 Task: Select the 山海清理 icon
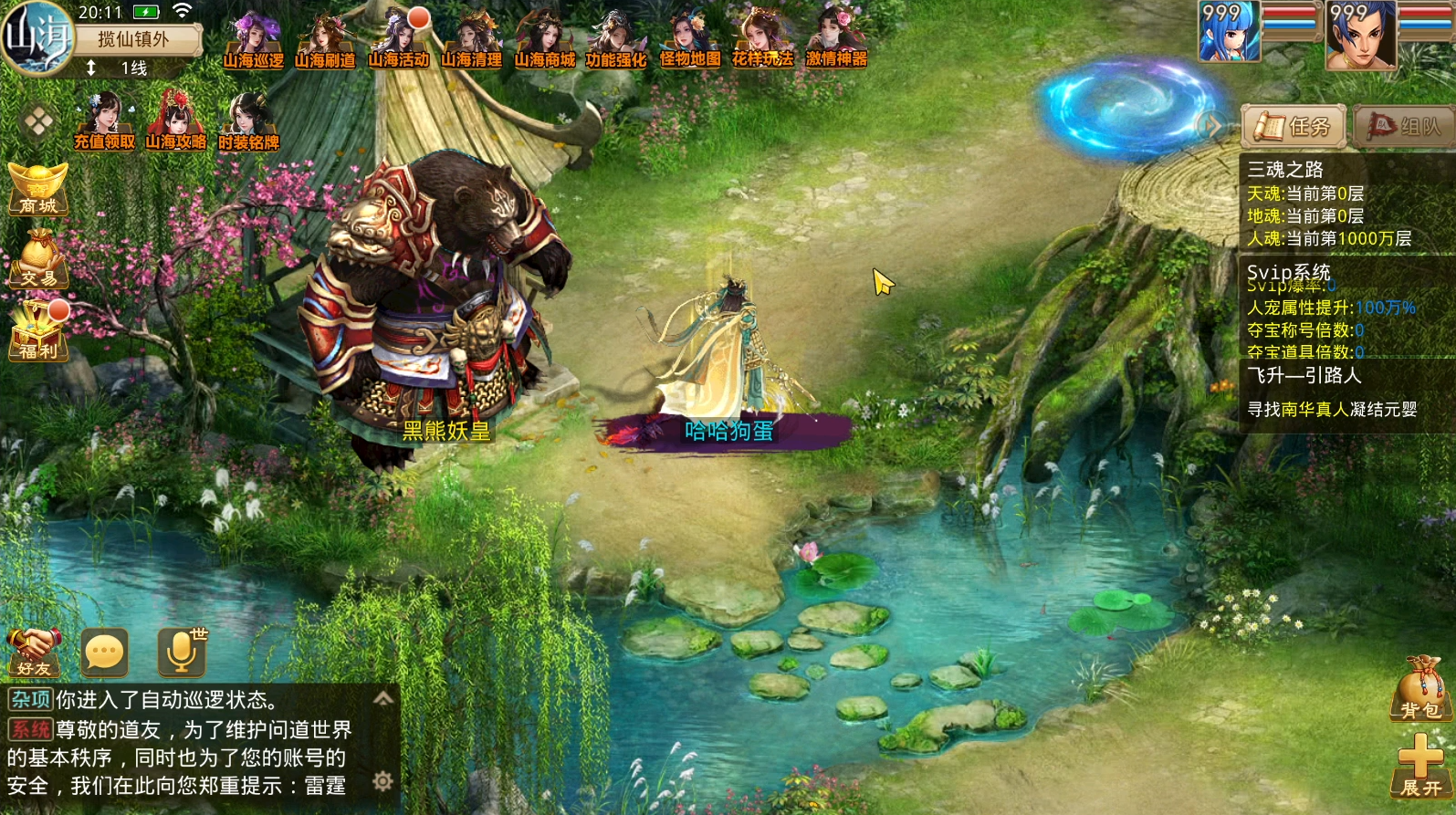click(x=471, y=41)
